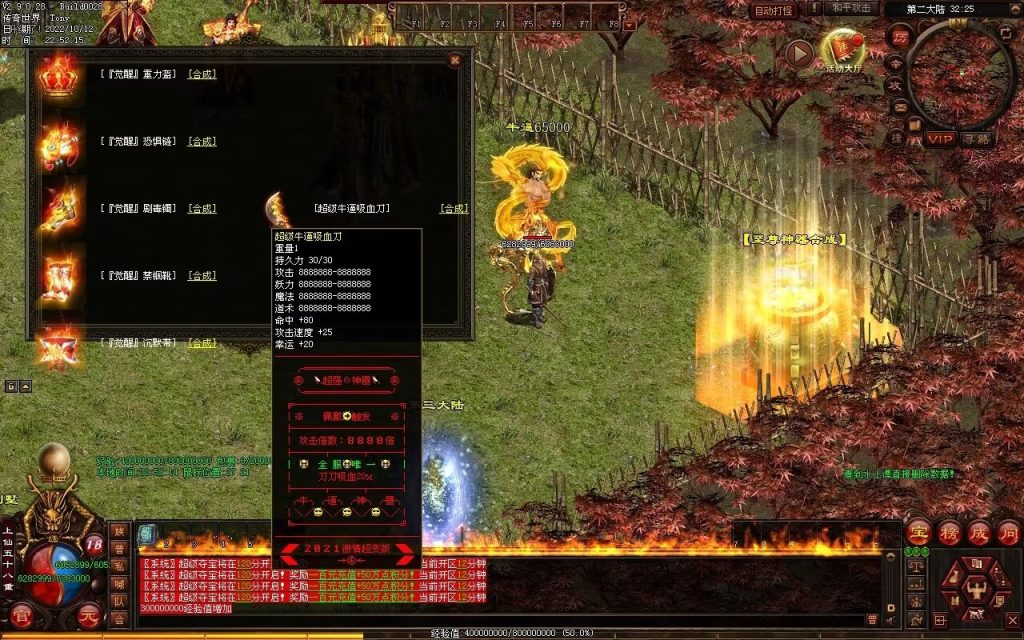Switch the 和平攻击 attack mode

point(851,9)
